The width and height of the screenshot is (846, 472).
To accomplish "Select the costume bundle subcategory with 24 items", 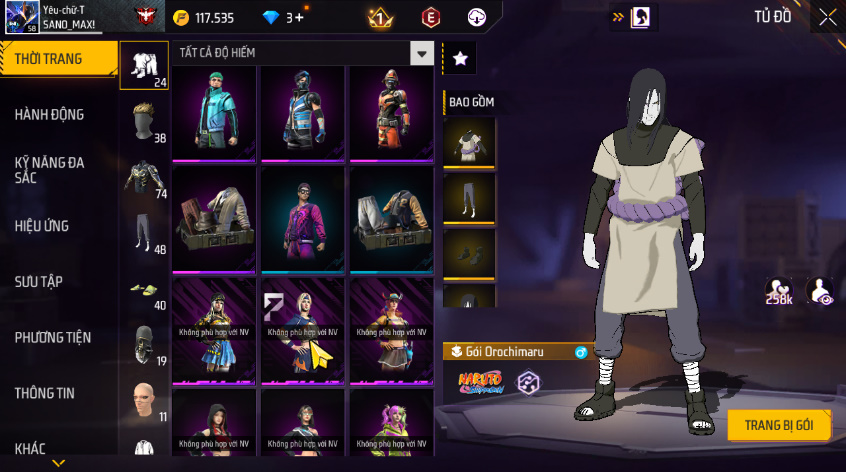I will click(144, 66).
